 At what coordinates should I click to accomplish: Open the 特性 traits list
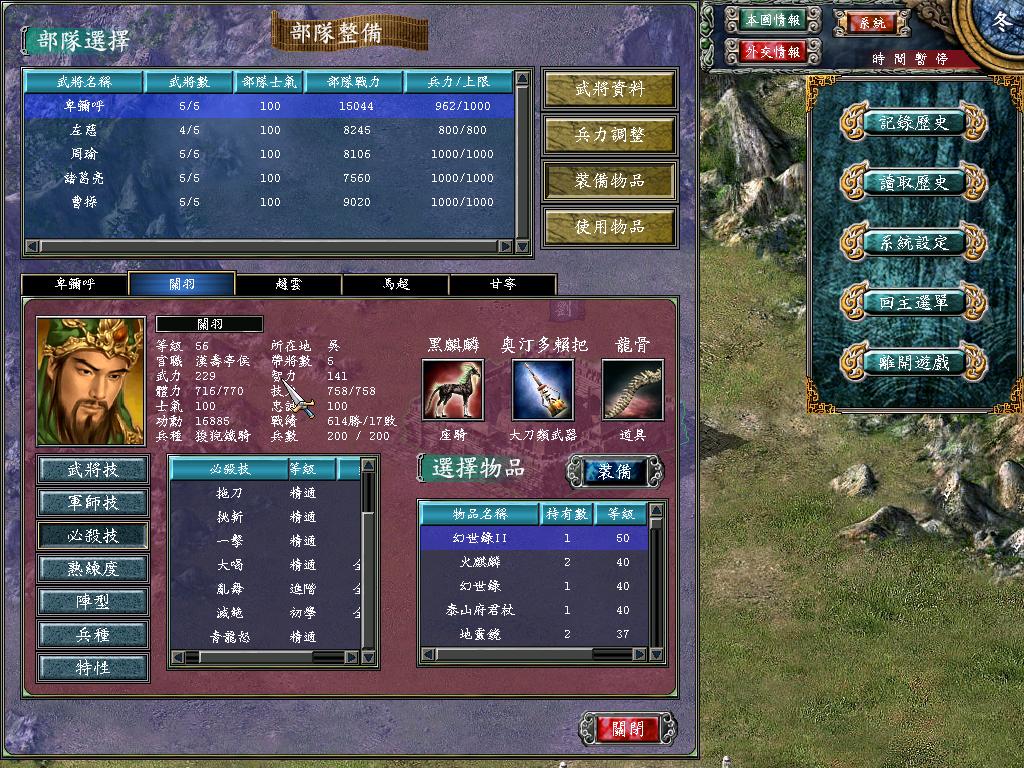[93, 667]
